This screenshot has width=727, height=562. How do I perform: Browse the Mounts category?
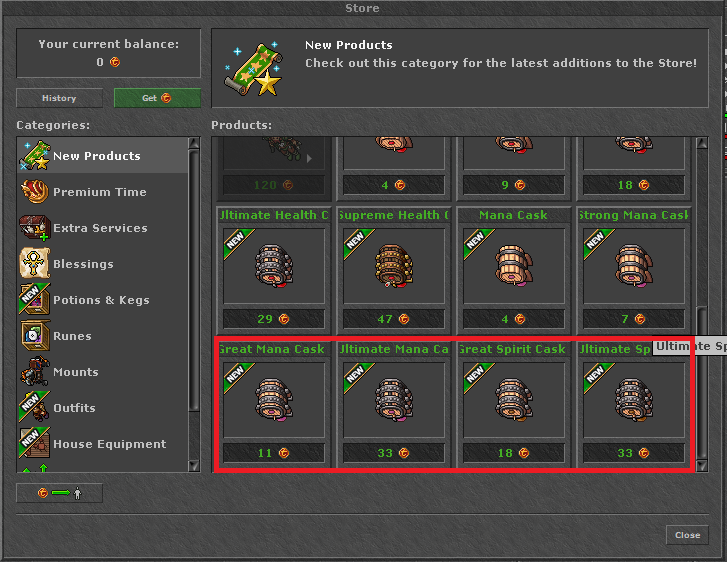click(x=76, y=372)
